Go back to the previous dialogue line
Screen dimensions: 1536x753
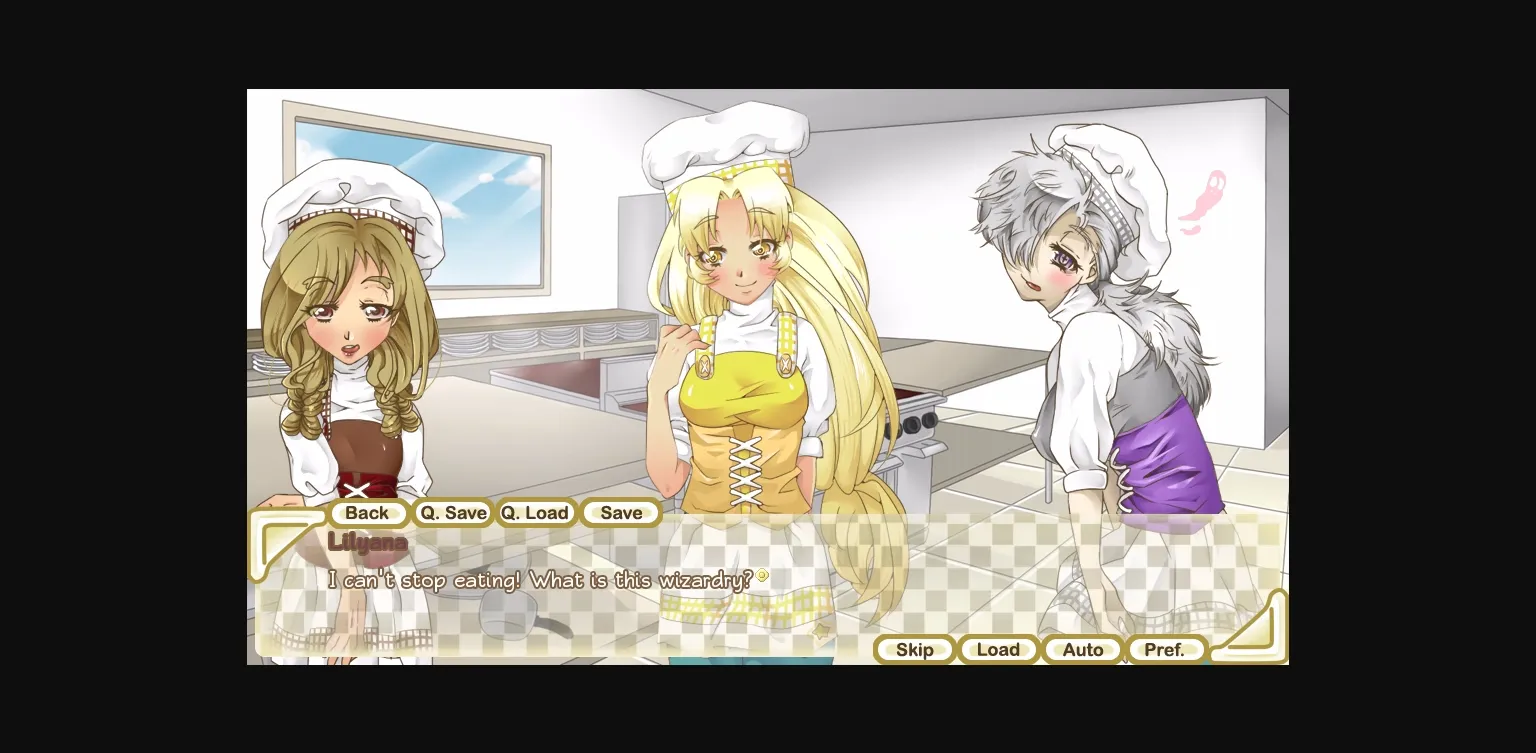pyautogui.click(x=368, y=513)
